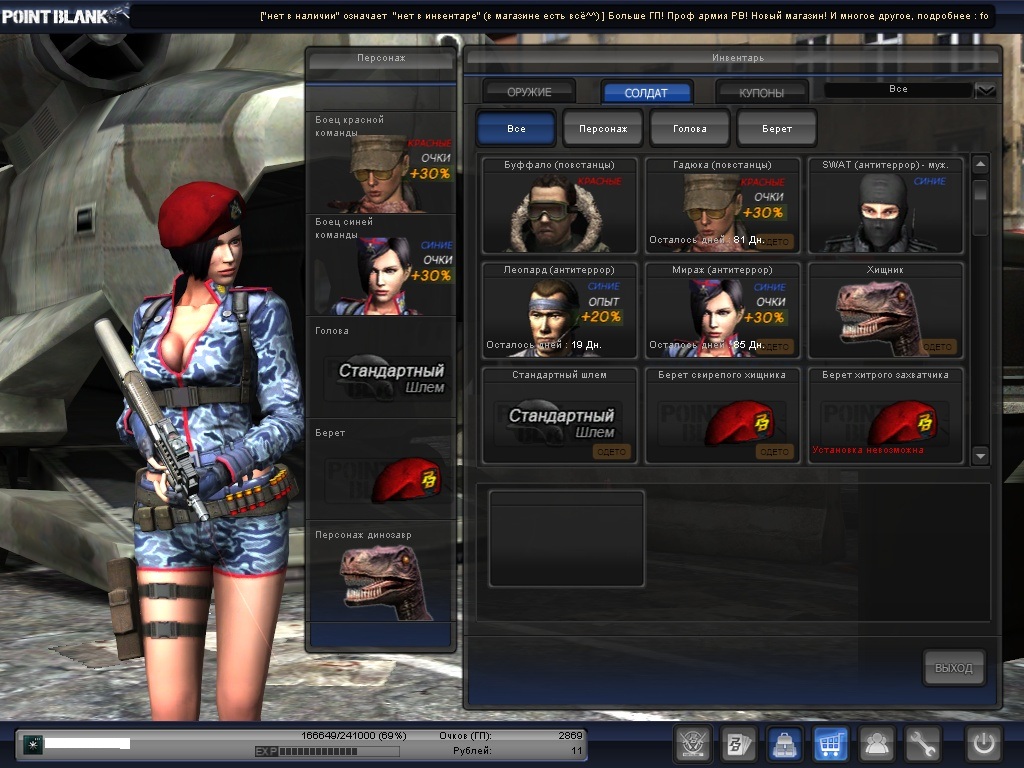The image size is (1024, 768).
Task: Choose the Все filter button
Action: [516, 129]
